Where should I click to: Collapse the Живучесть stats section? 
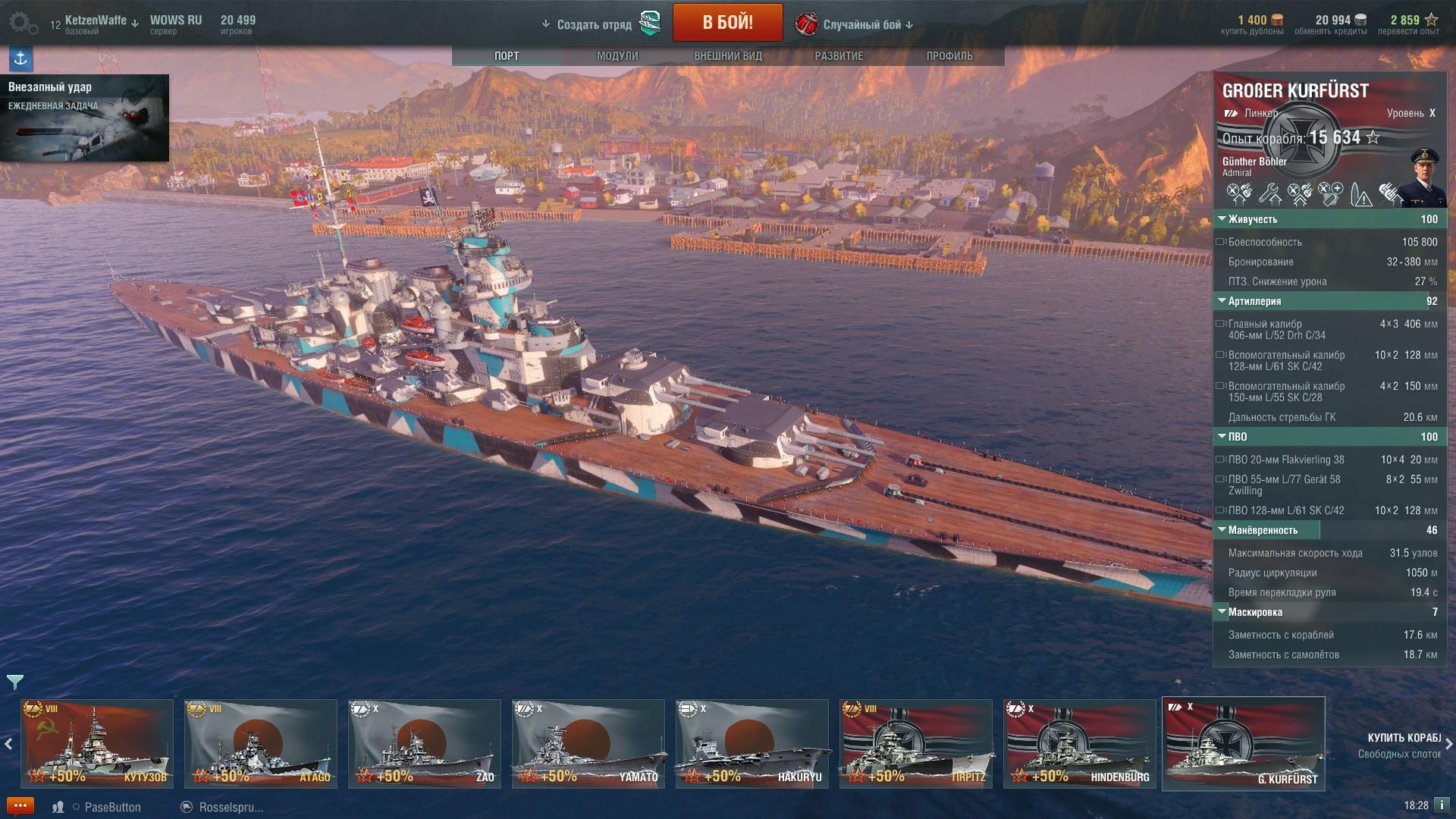pyautogui.click(x=1252, y=219)
